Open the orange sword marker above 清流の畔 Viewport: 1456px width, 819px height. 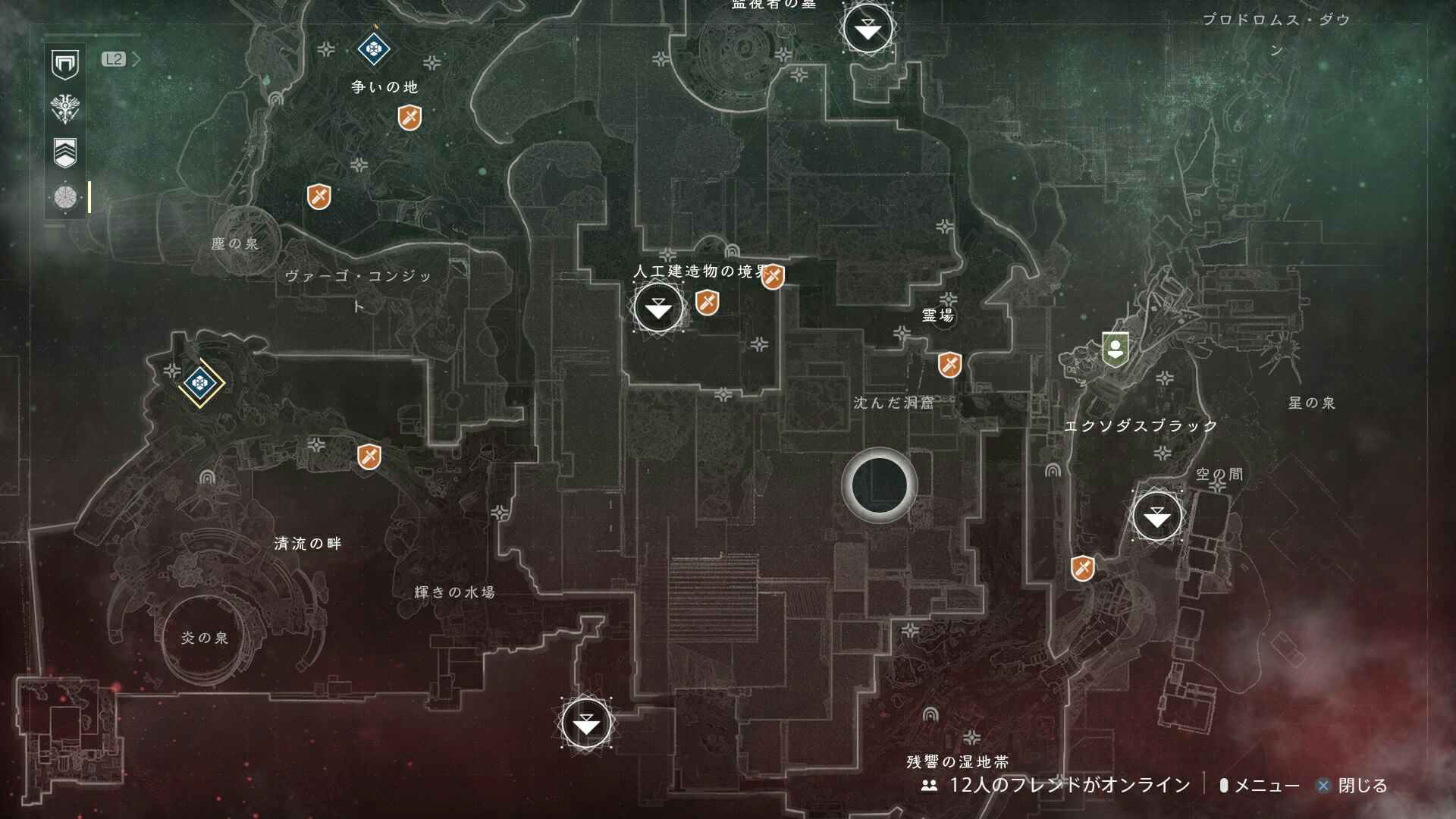tap(369, 457)
